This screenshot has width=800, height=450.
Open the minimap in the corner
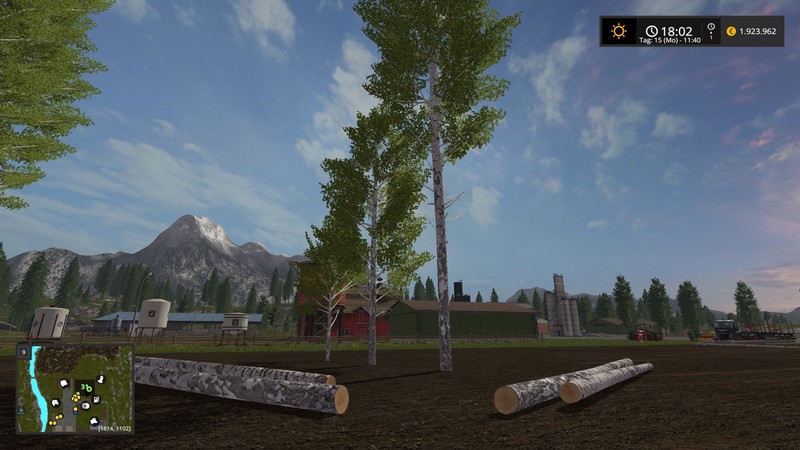tap(74, 388)
